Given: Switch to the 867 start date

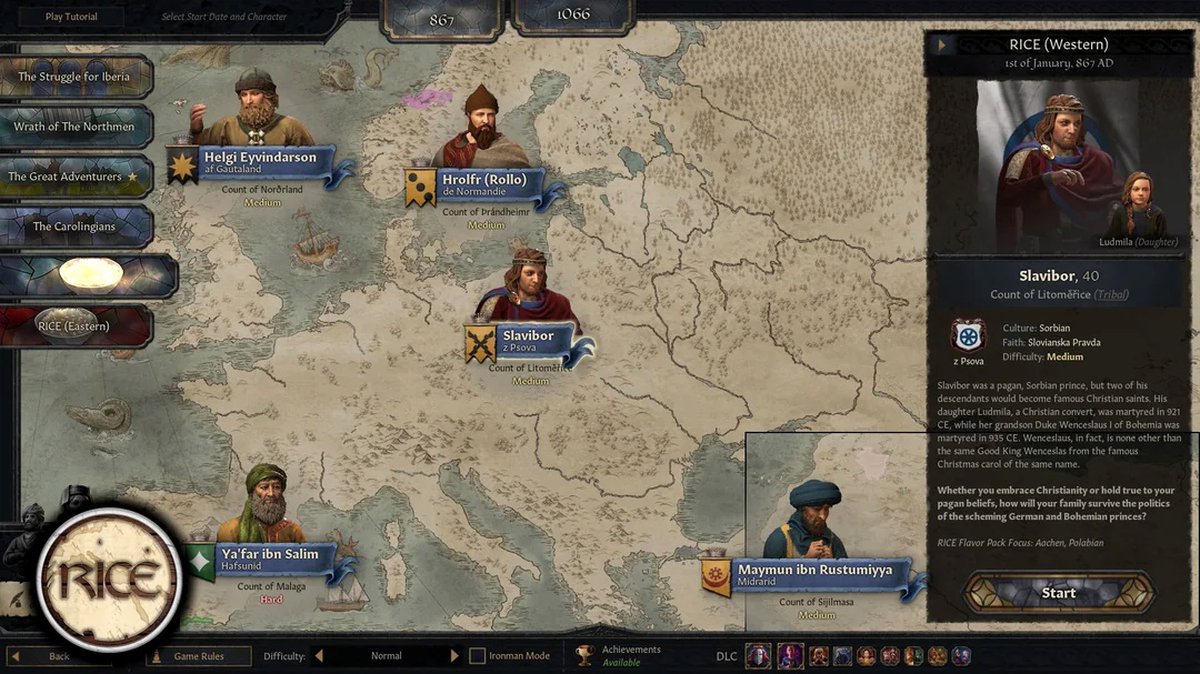Looking at the screenshot, I should pyautogui.click(x=443, y=19).
